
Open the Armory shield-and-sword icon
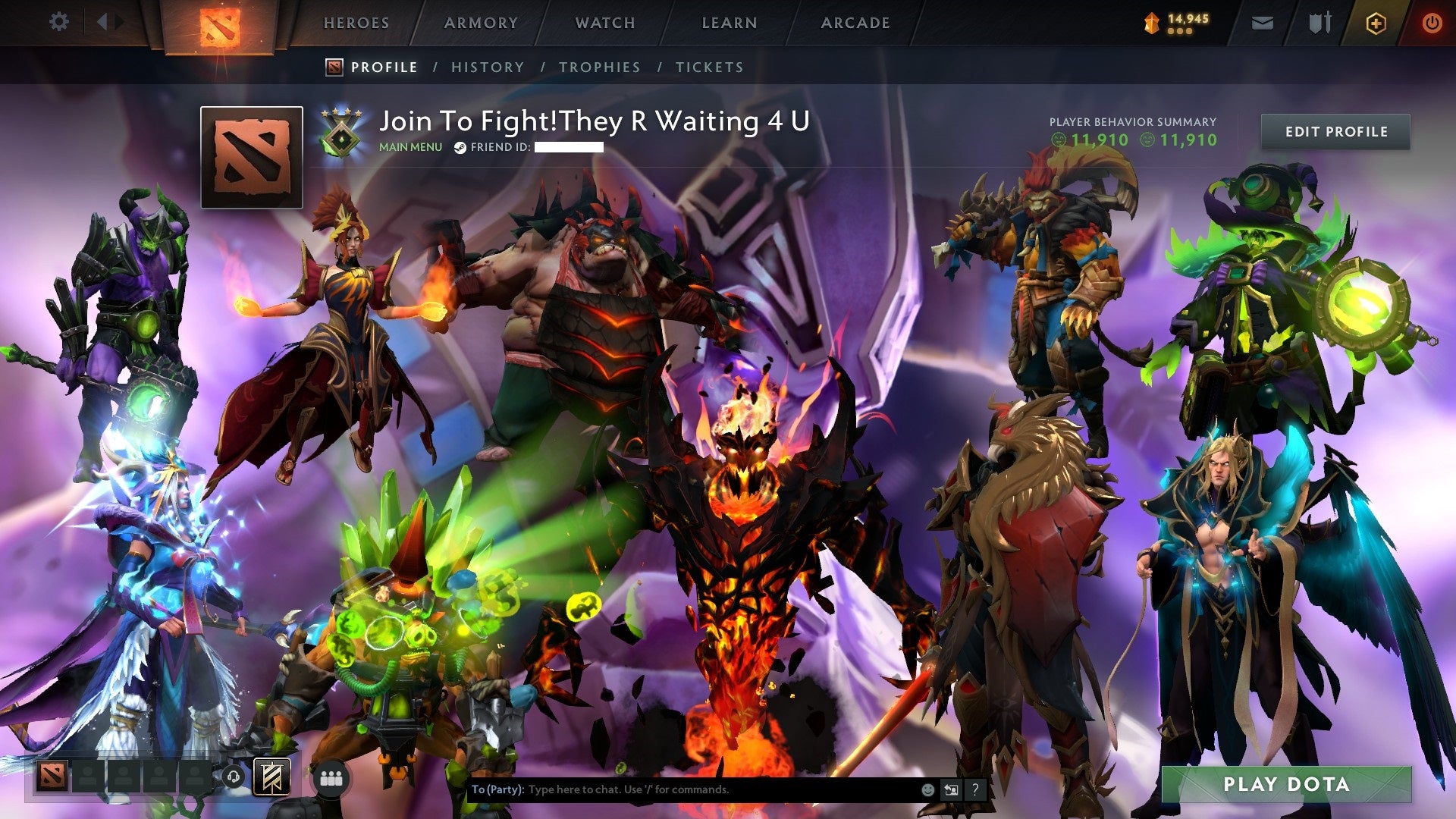pos(1319,23)
